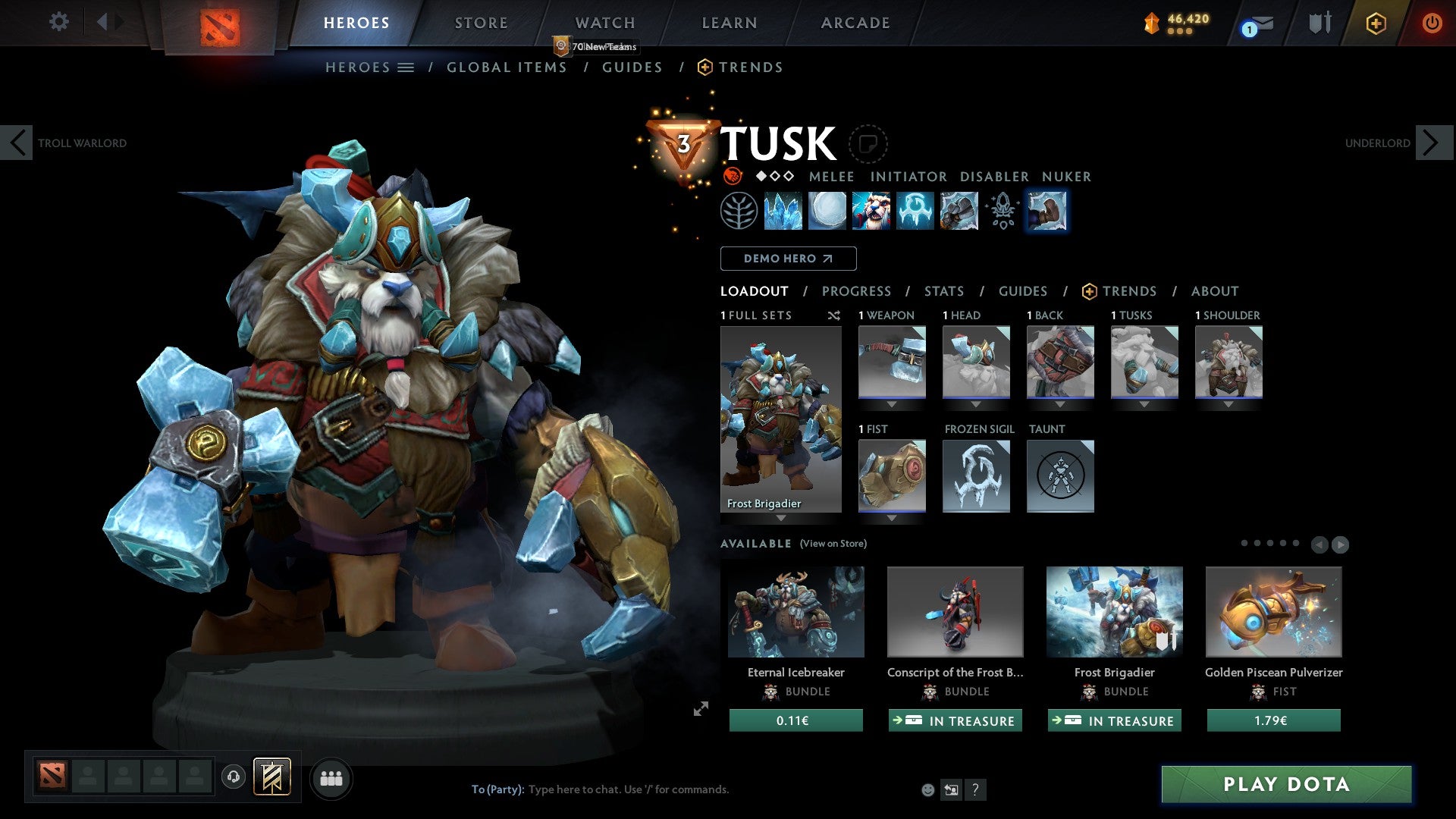
Task: Expand the Heroes hamburger menu
Action: (x=406, y=67)
